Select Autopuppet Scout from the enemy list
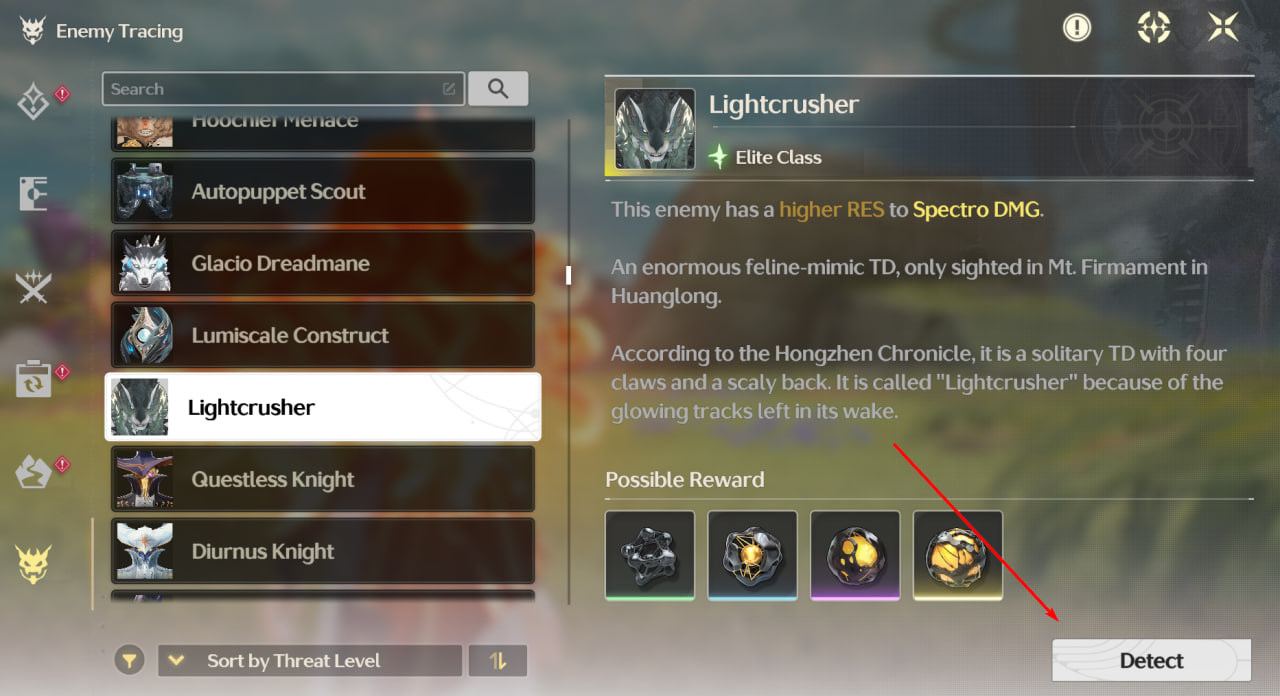 322,192
